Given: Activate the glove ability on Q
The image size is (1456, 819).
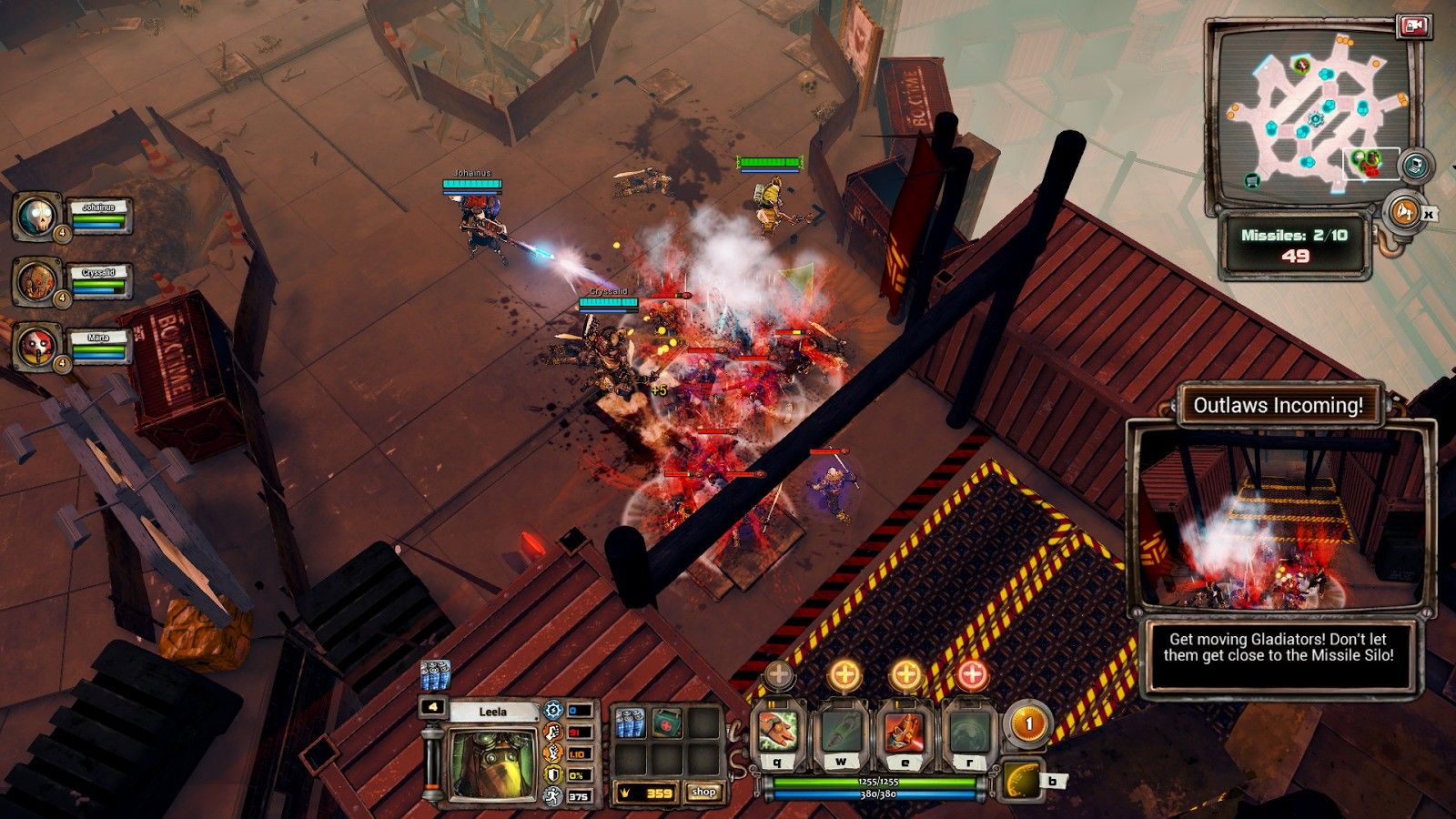Looking at the screenshot, I should pyautogui.click(x=779, y=732).
